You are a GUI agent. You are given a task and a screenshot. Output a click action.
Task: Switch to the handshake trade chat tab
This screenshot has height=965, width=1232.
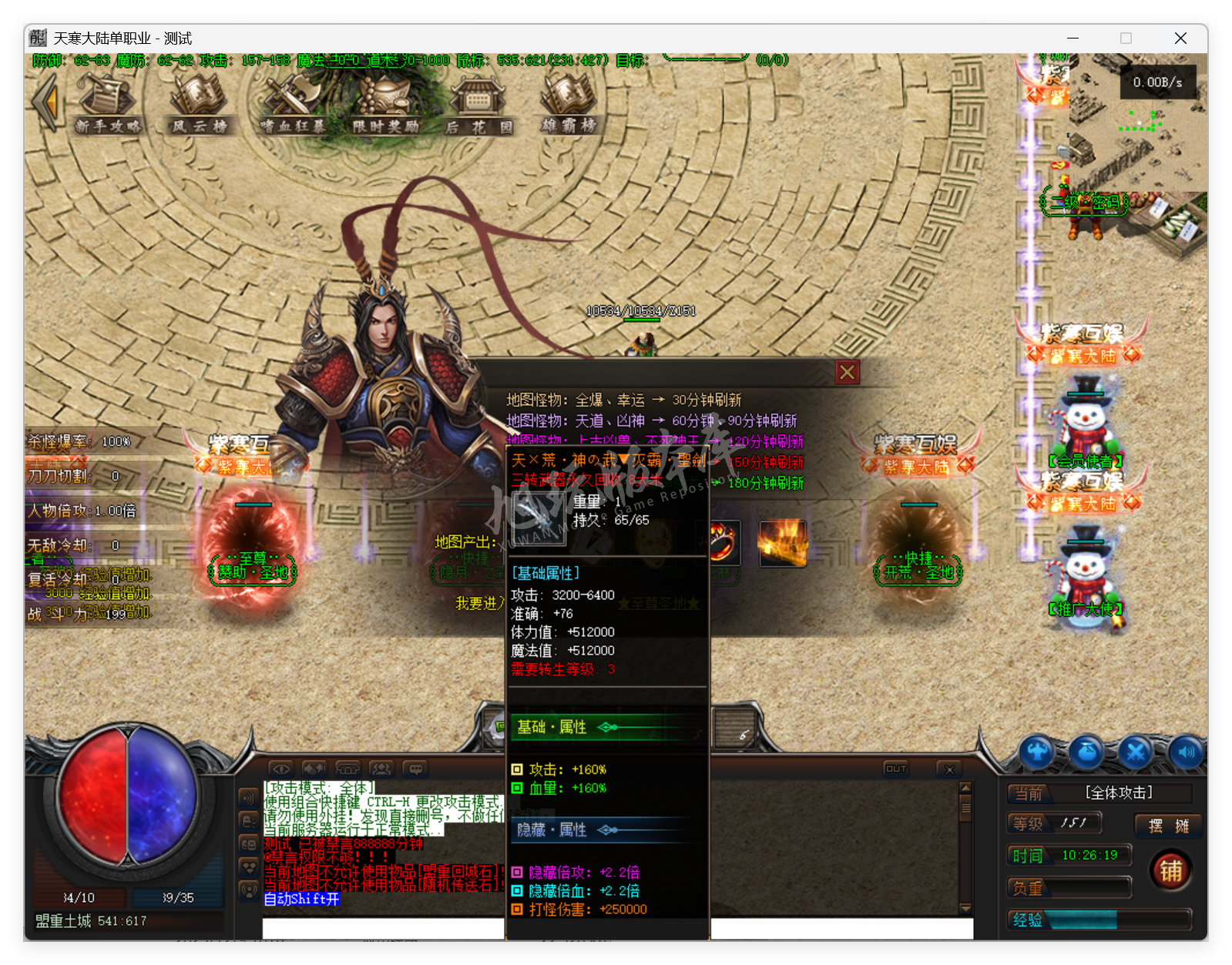pos(314,769)
